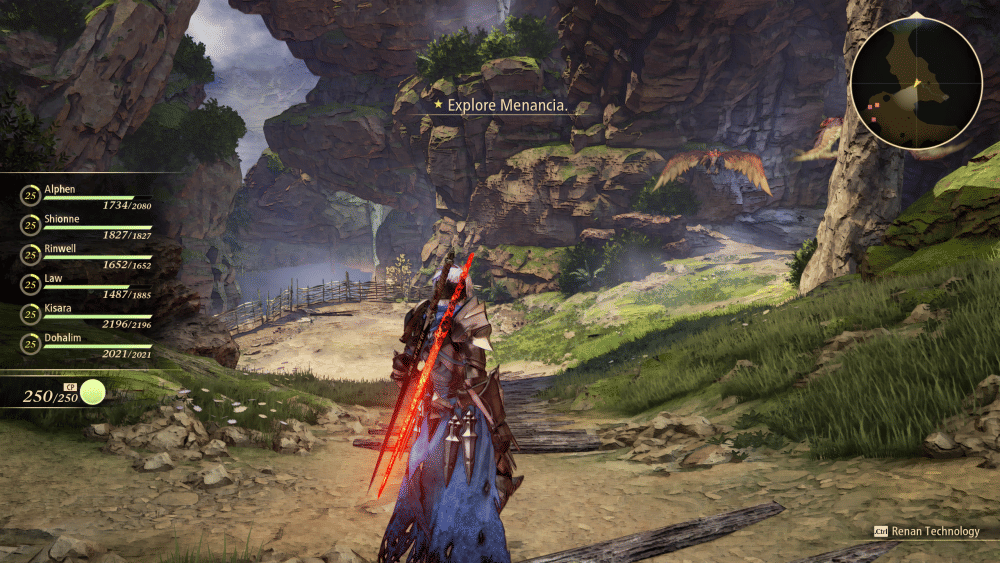Open the Renan Technology notice

[926, 531]
